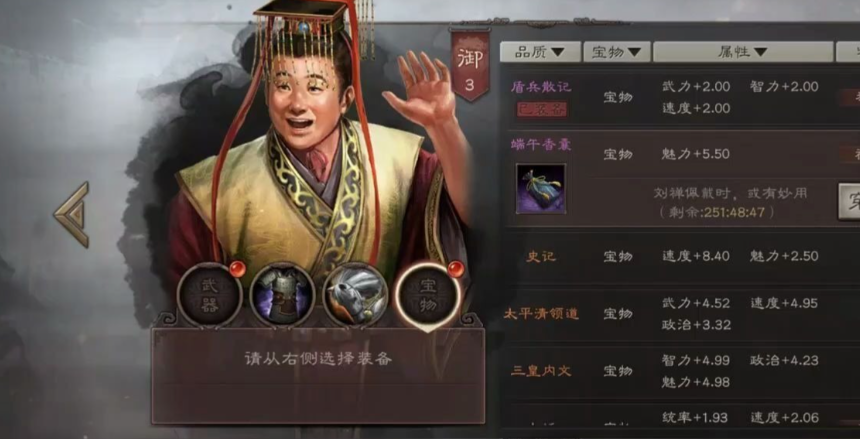860x439 pixels.
Task: Open the horse mount equipment slot
Action: (x=355, y=294)
